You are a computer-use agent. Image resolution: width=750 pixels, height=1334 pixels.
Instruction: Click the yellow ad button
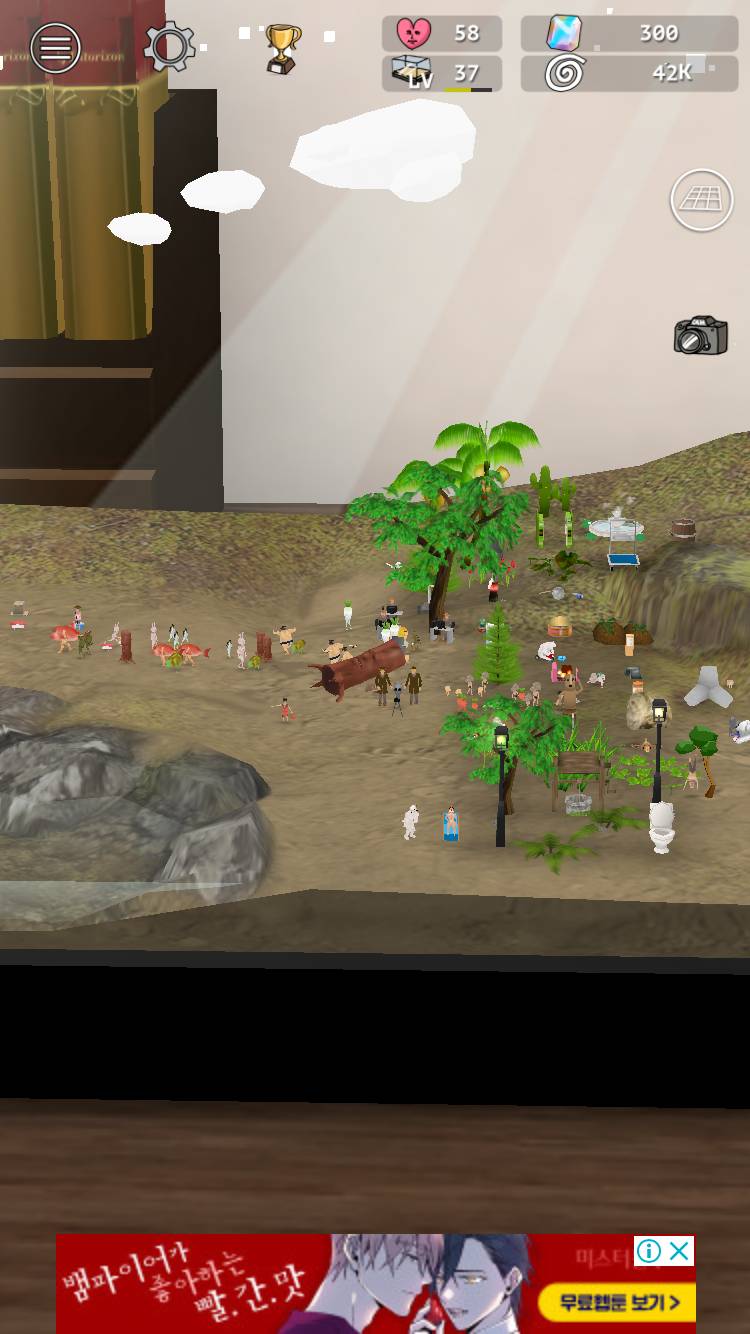615,1302
